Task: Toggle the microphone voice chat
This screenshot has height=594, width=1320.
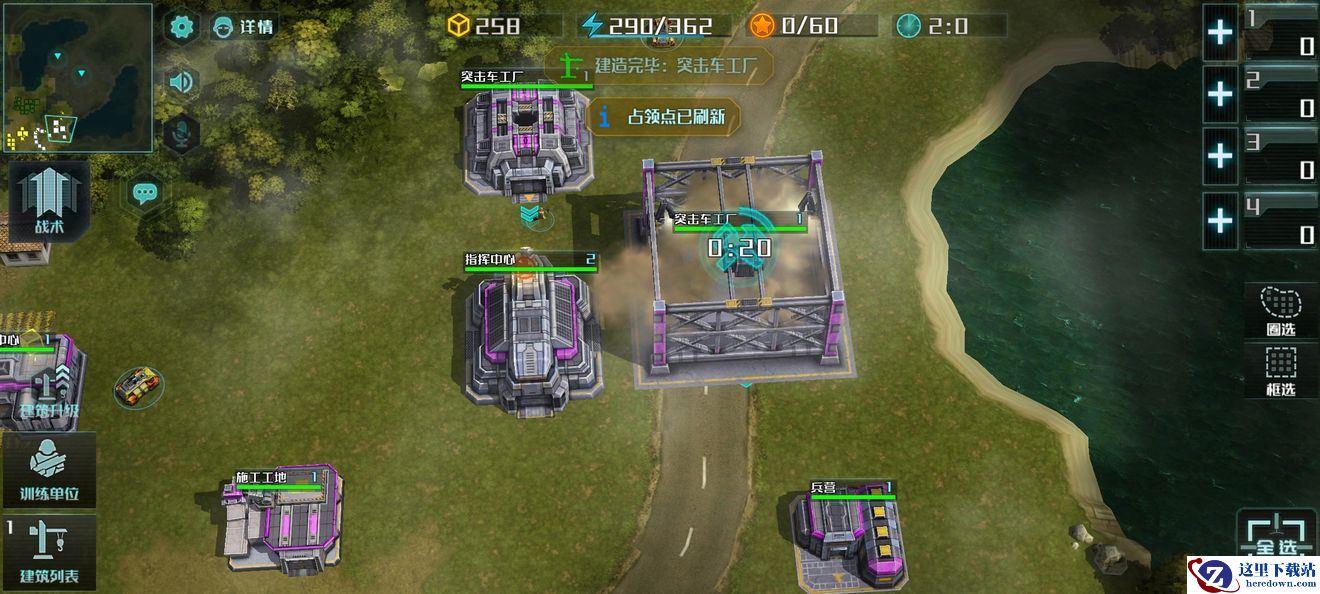Action: click(x=181, y=131)
